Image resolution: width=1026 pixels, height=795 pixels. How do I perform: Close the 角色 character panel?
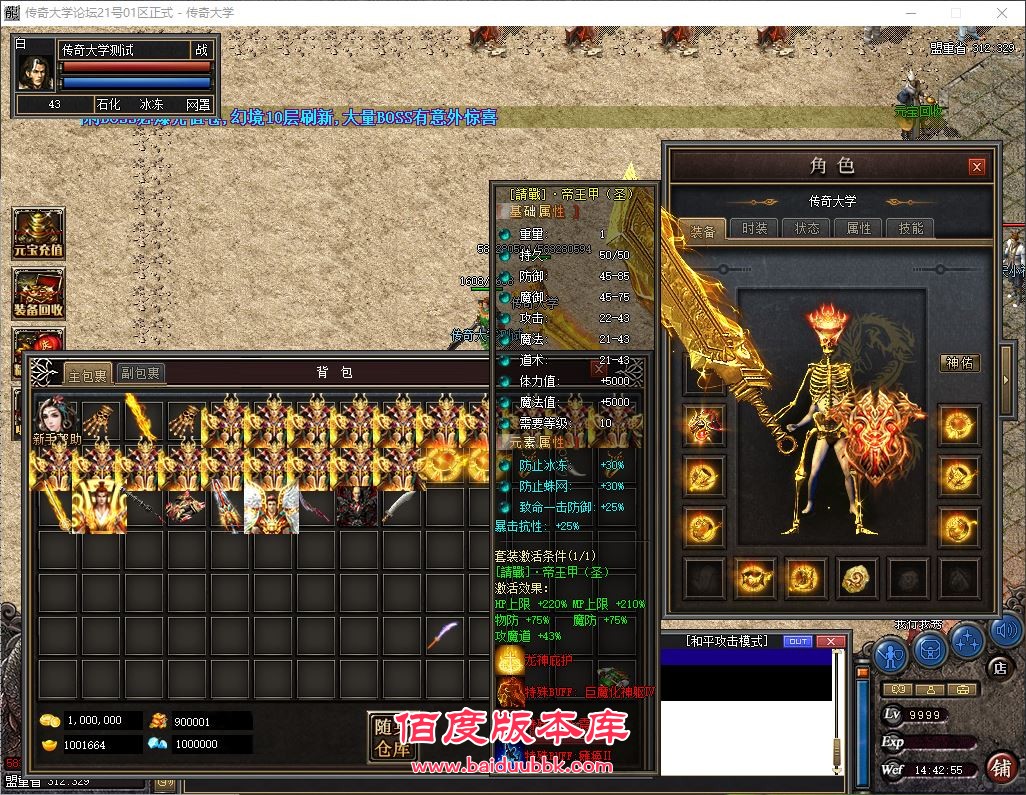977,167
